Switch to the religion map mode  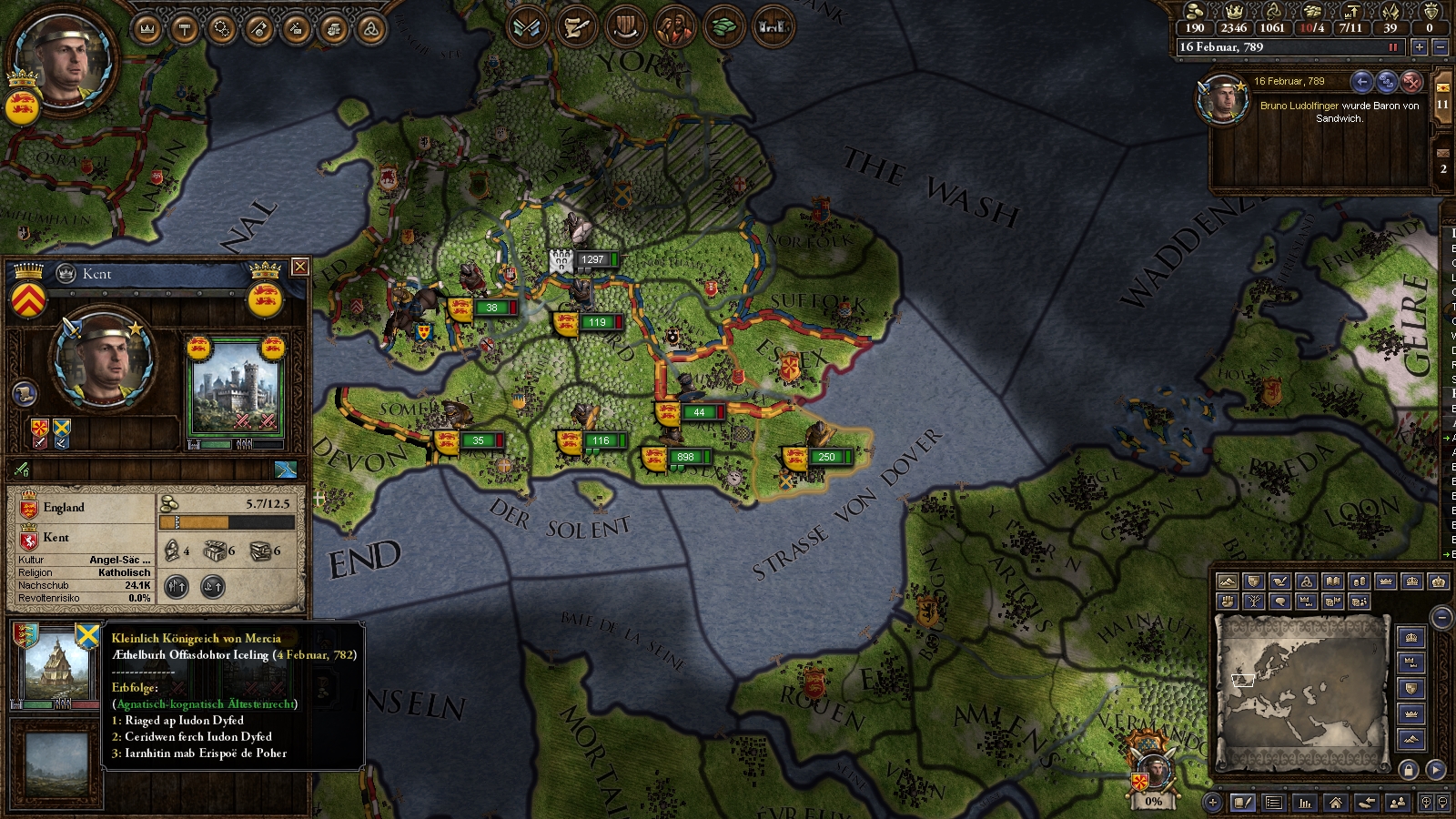1306,581
